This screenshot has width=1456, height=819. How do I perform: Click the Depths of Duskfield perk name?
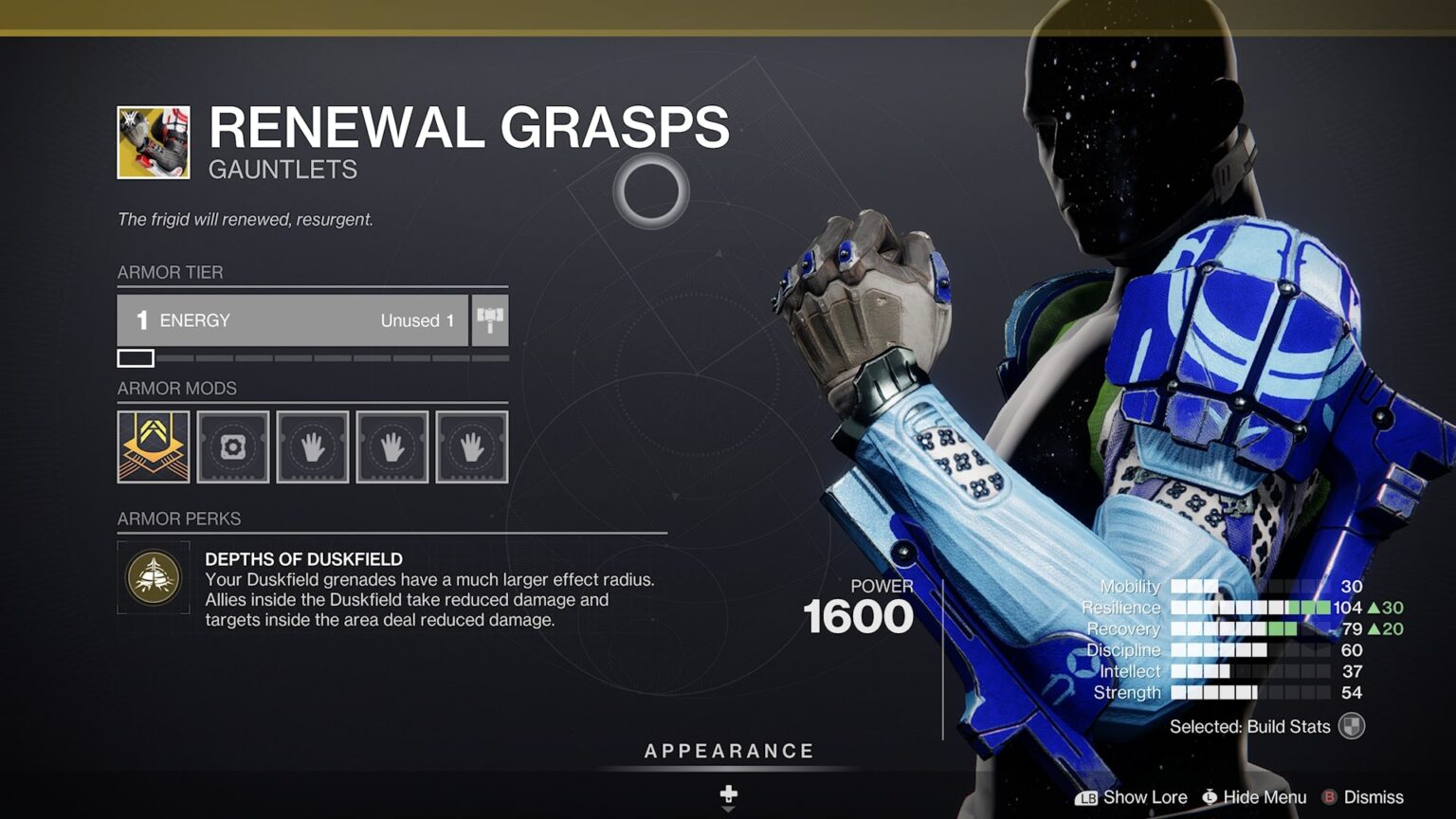pos(303,558)
